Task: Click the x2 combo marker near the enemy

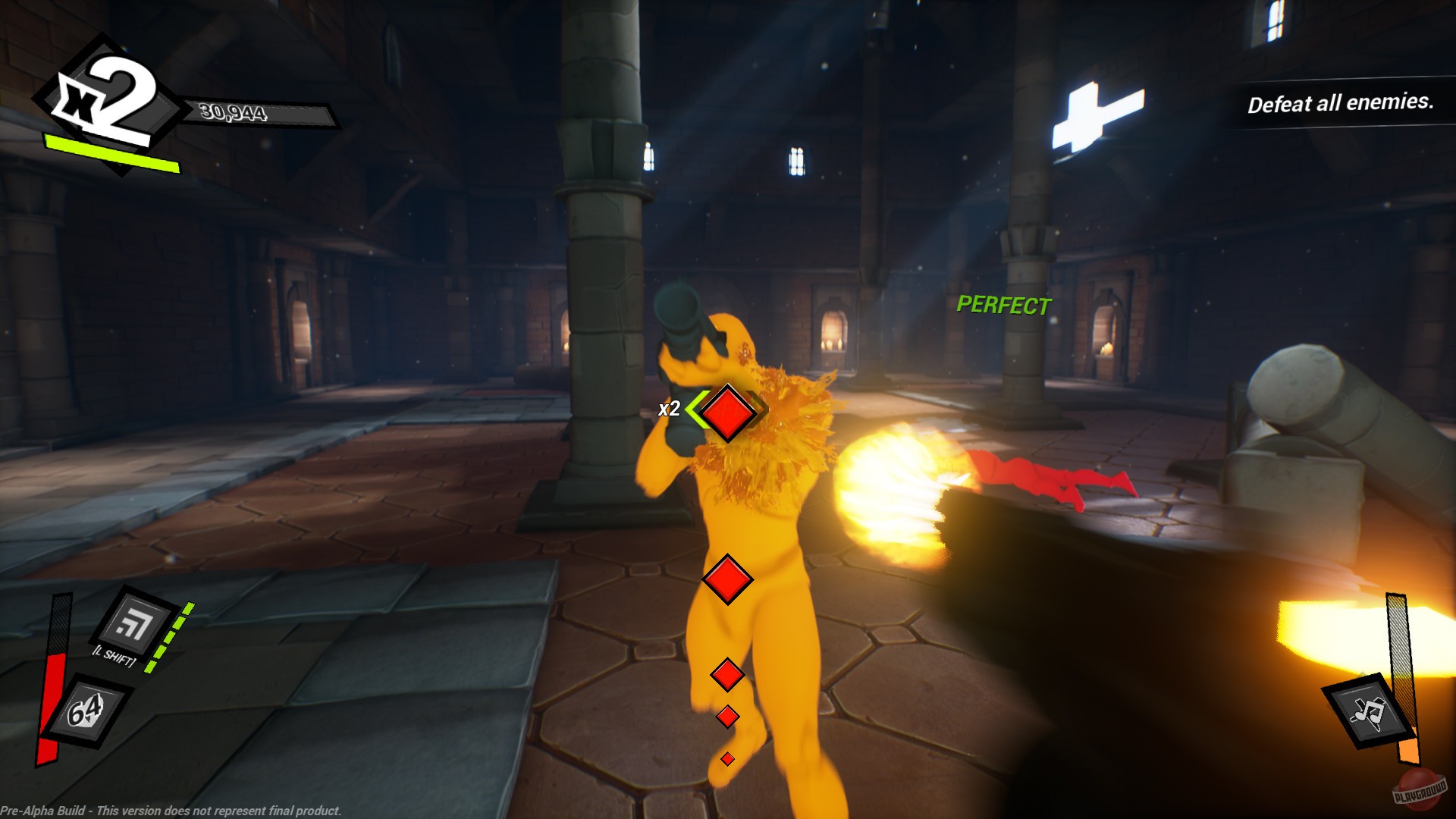Action: click(670, 409)
